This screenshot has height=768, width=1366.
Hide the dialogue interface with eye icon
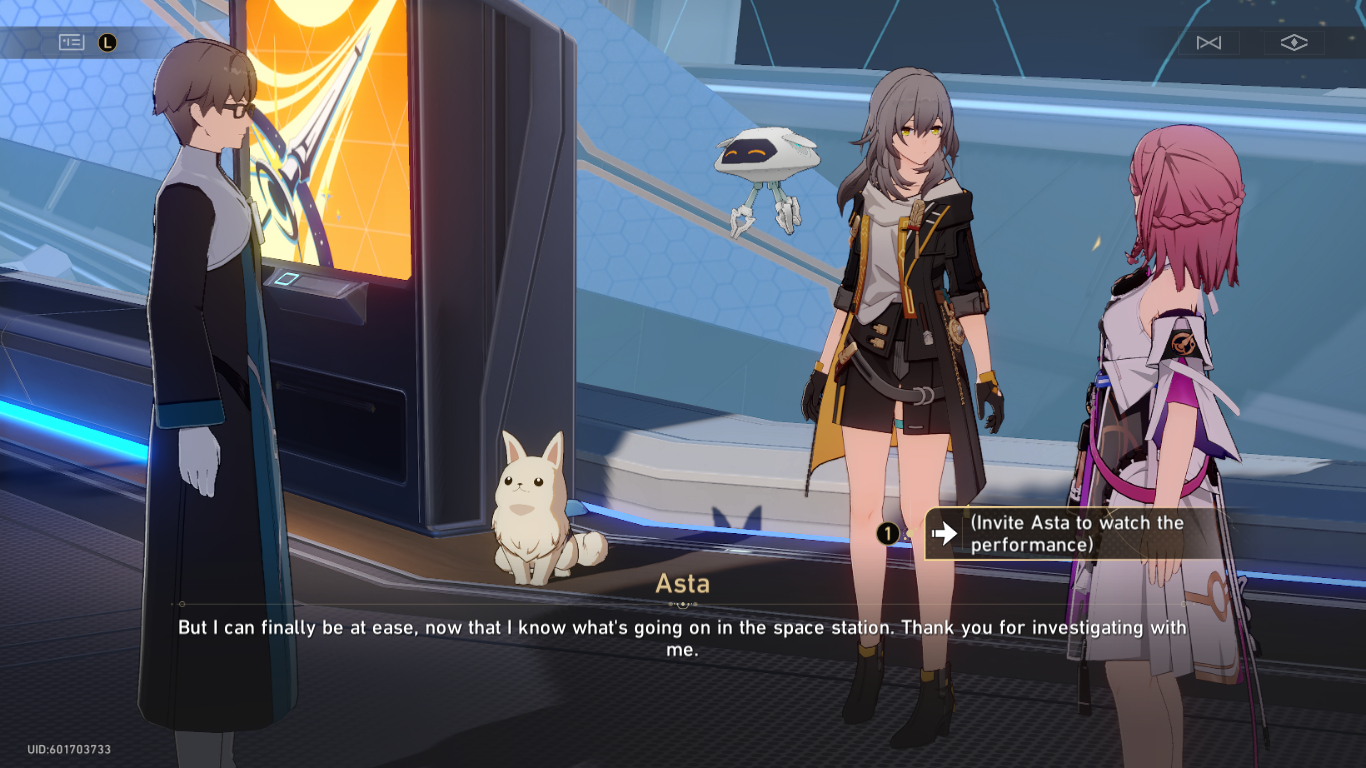pos(1294,43)
